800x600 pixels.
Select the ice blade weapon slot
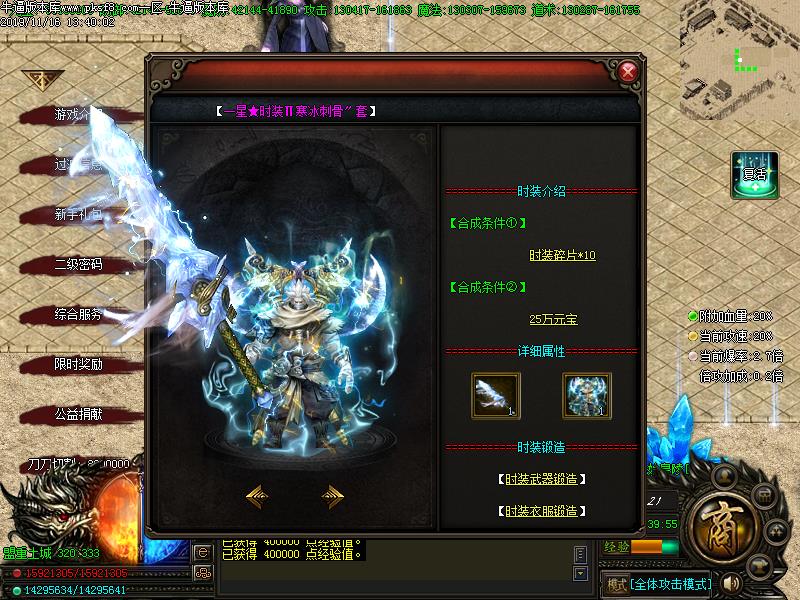tap(496, 394)
